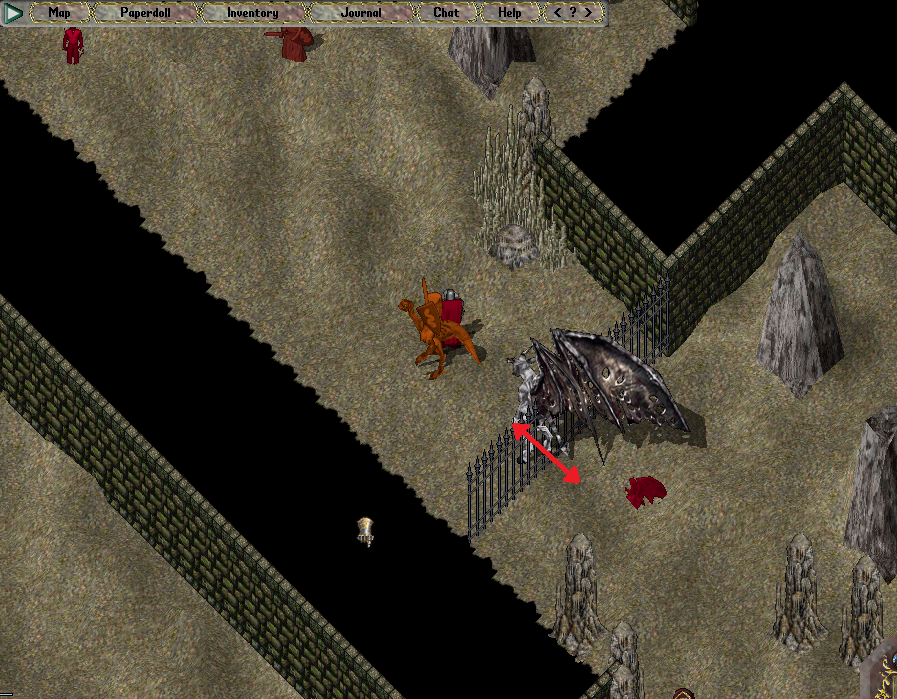
Task: View the Journal log
Action: point(363,13)
